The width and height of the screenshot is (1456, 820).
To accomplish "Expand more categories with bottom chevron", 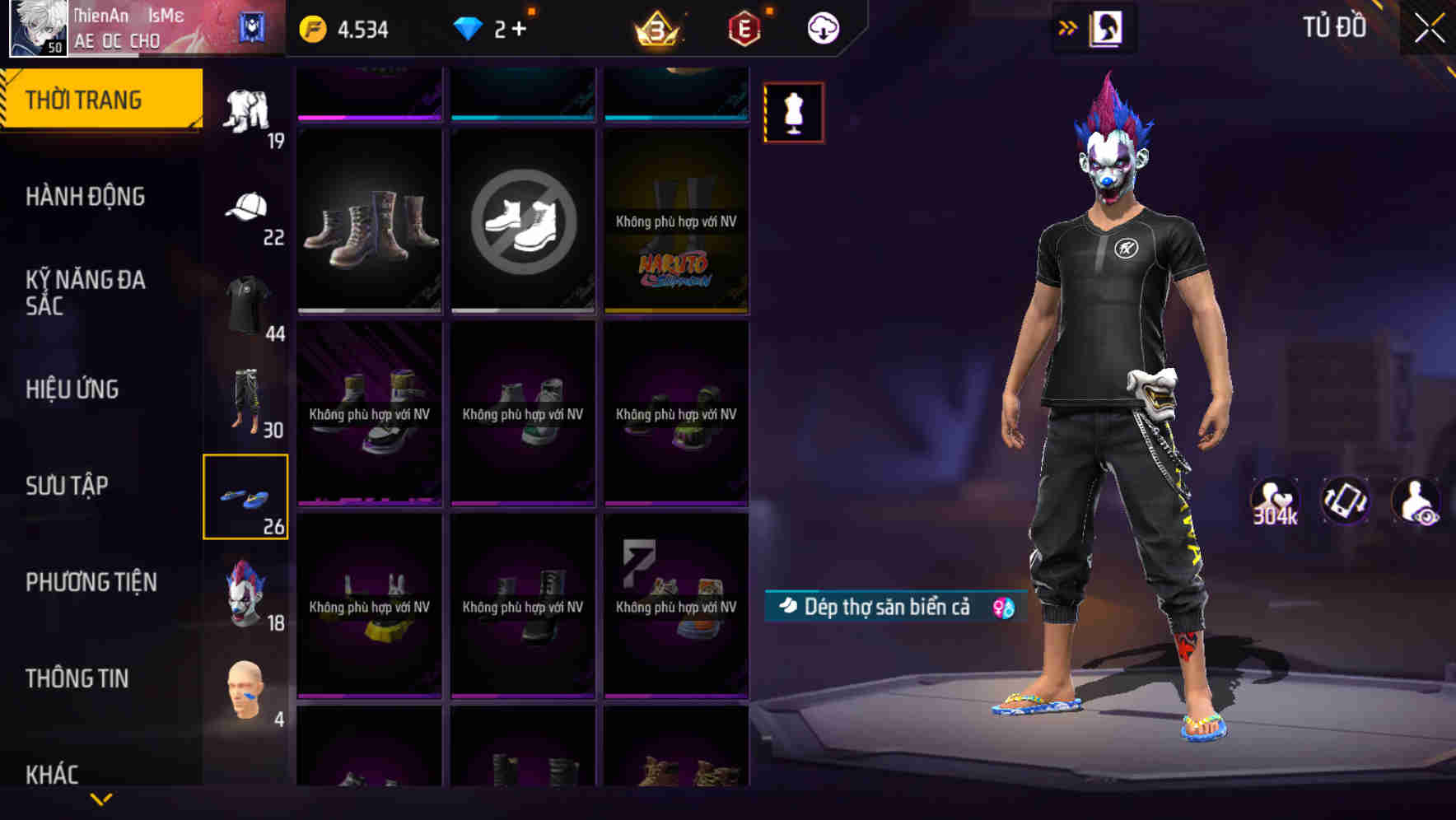I will point(100,799).
